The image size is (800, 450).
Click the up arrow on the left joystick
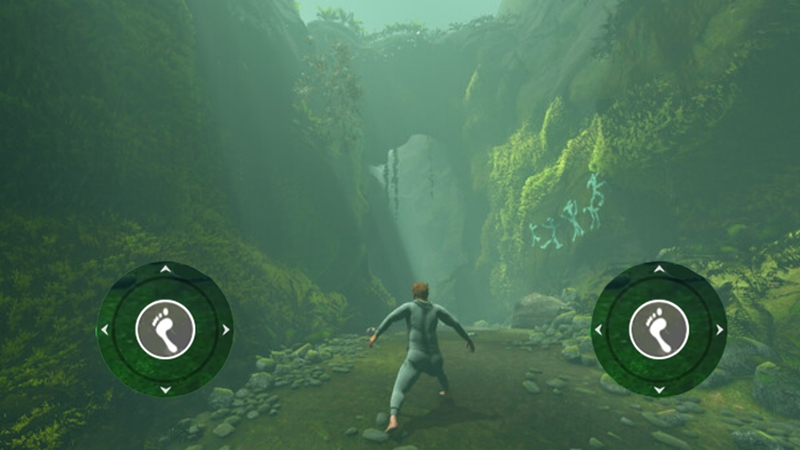[x=165, y=269]
